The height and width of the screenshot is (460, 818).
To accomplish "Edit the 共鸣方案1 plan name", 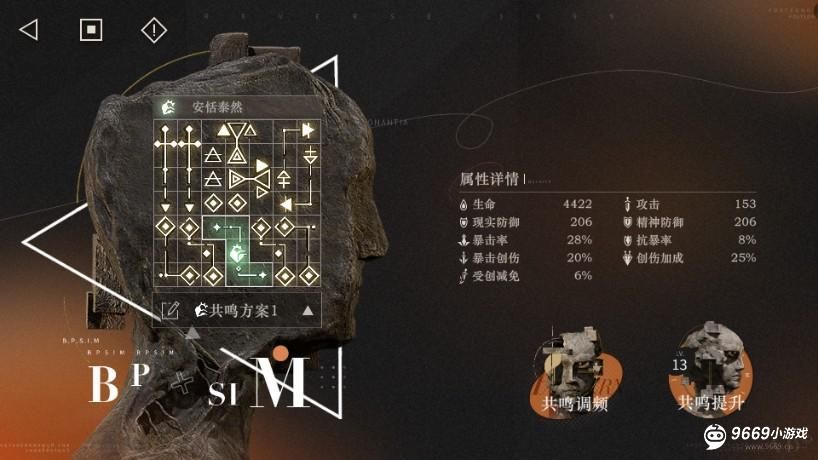I will coord(170,310).
